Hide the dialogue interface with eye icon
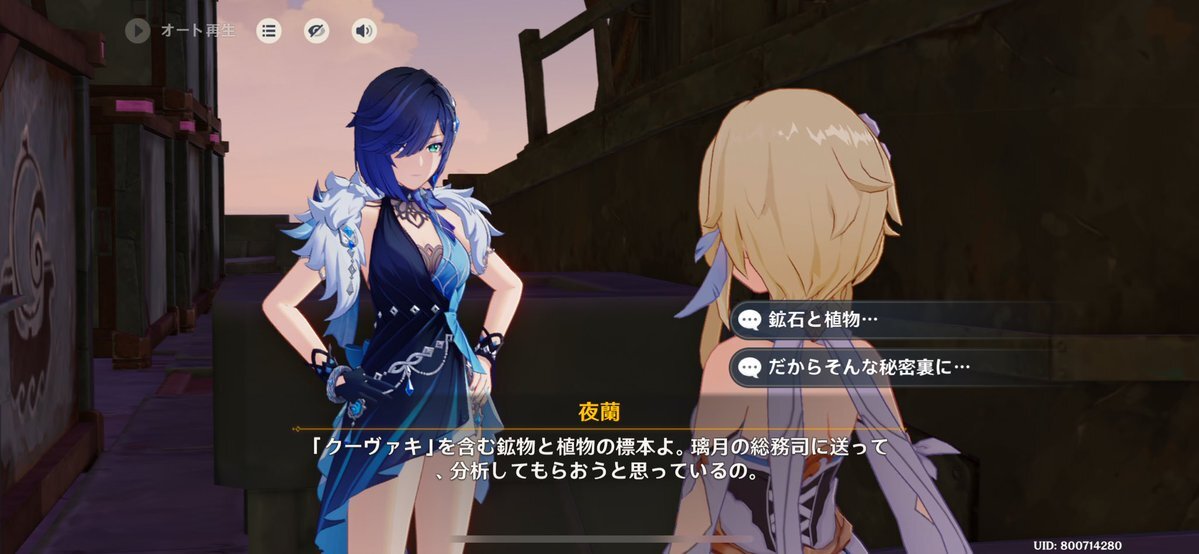 (x=317, y=31)
